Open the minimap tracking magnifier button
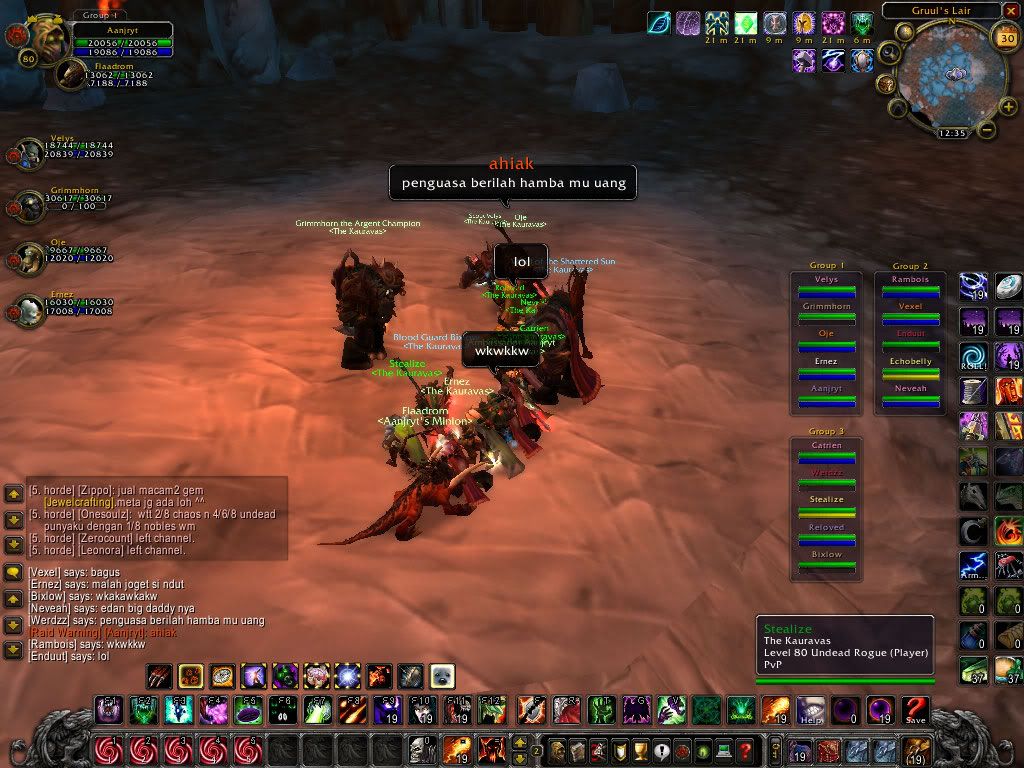The width and height of the screenshot is (1024, 768). pyautogui.click(x=889, y=53)
